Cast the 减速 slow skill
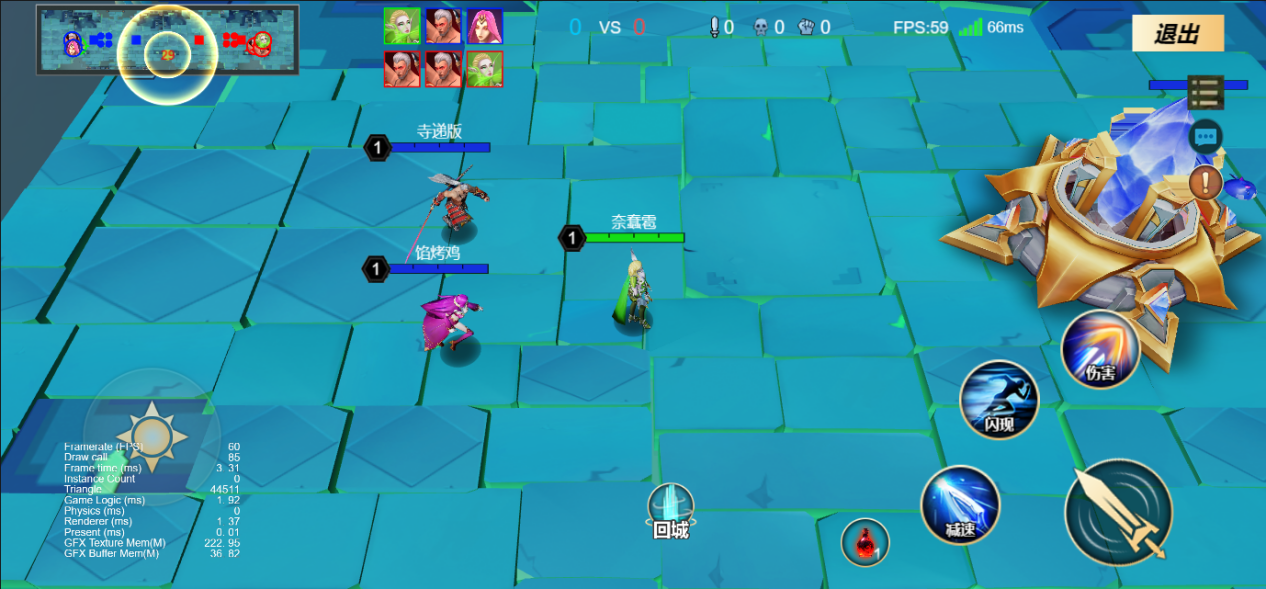This screenshot has height=589, width=1266. (960, 505)
